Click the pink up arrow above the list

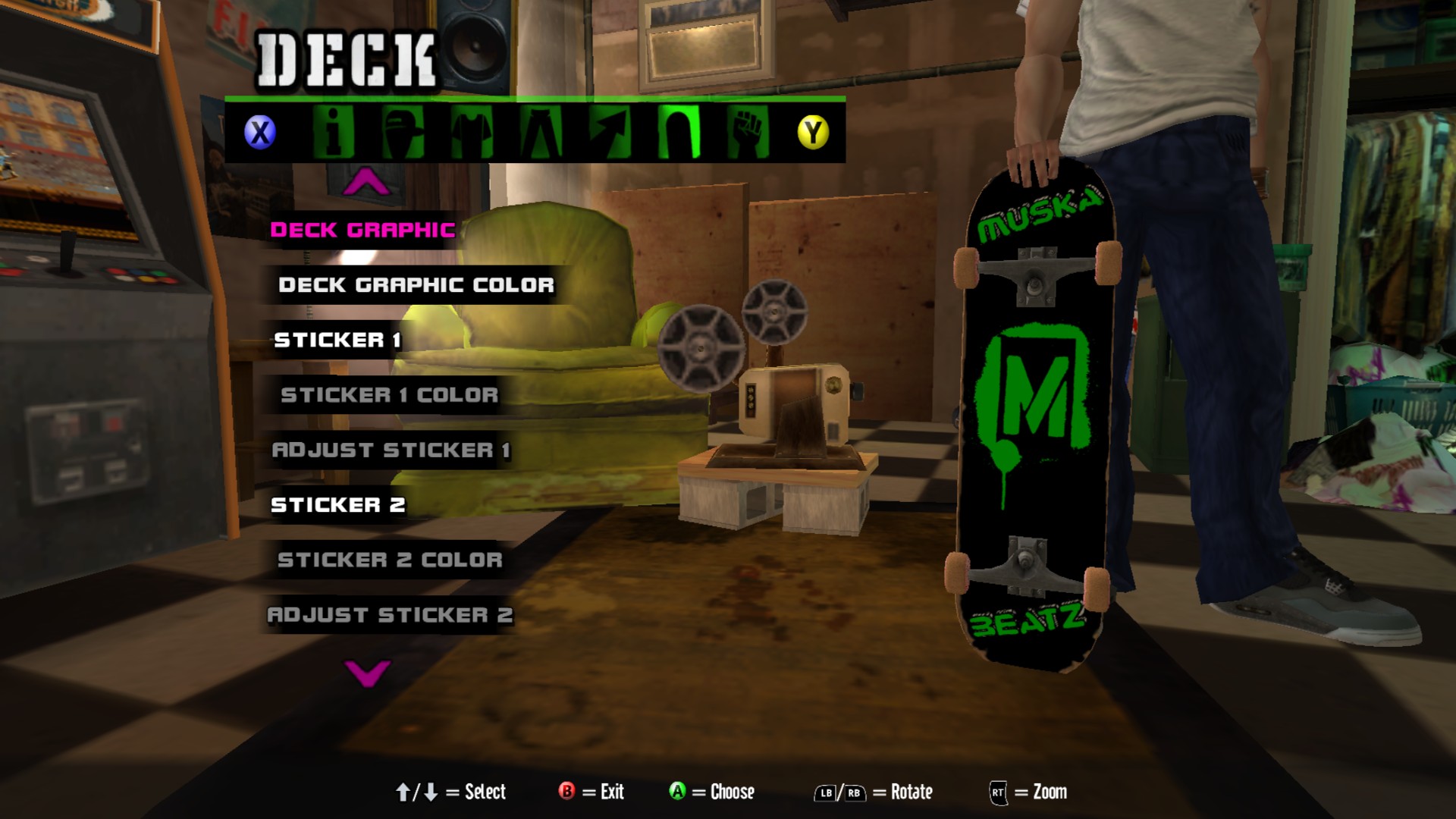pyautogui.click(x=366, y=182)
